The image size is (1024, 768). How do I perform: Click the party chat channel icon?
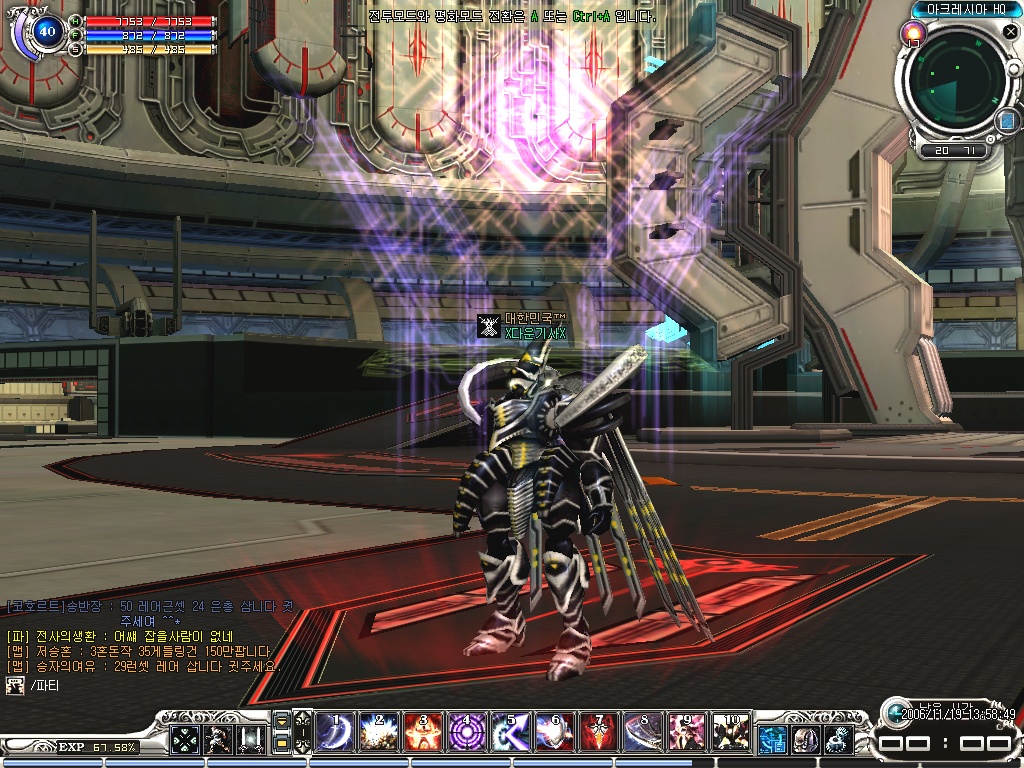[x=15, y=685]
